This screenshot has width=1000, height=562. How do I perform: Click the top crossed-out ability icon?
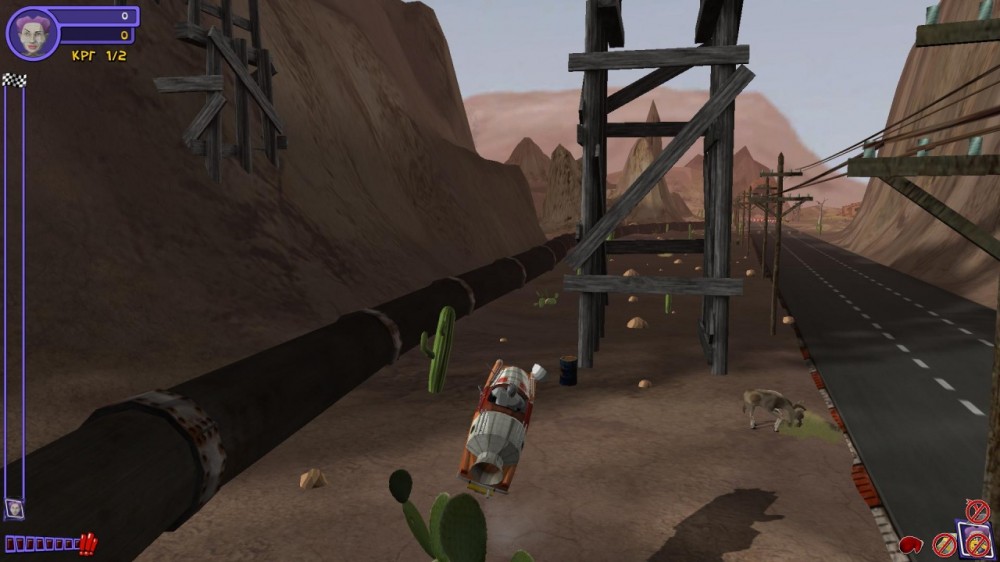point(977,511)
